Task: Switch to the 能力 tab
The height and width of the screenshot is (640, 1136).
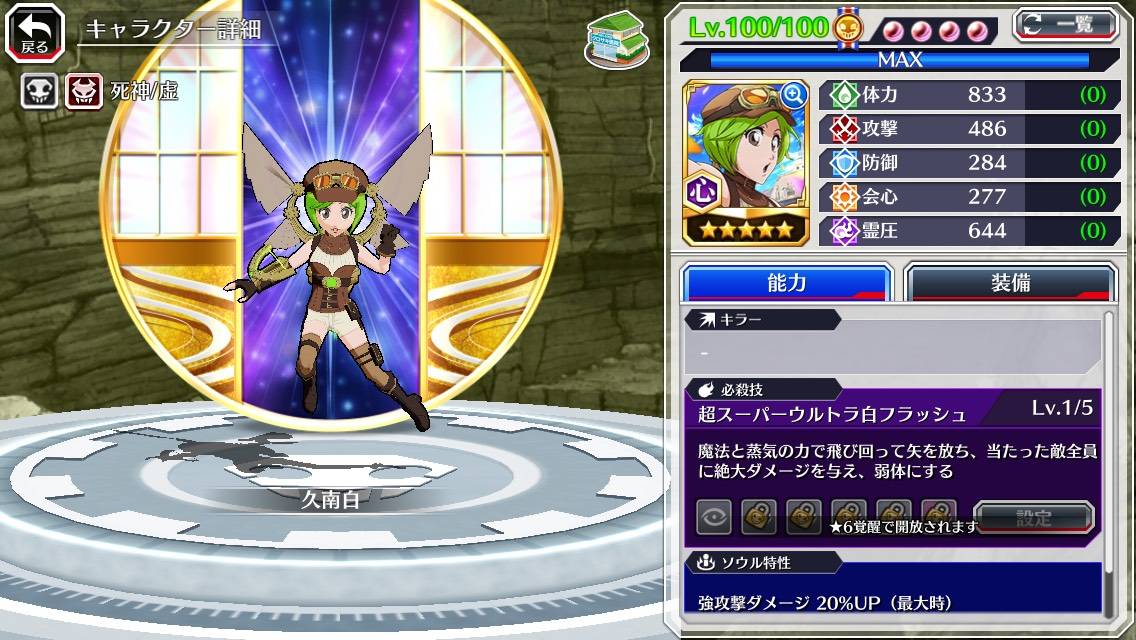Action: [x=786, y=283]
